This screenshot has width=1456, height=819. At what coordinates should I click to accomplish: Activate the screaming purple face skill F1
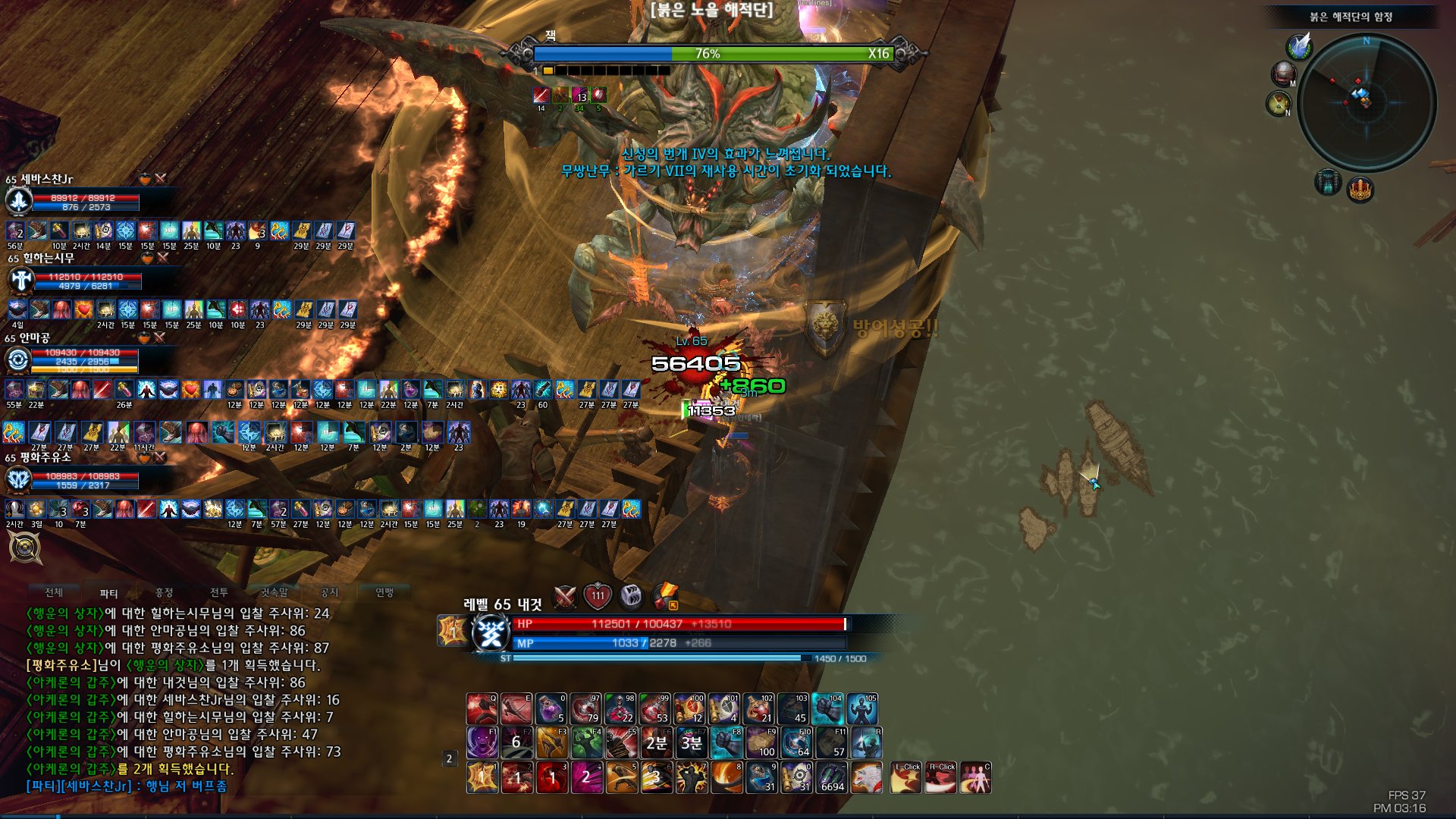[x=482, y=743]
